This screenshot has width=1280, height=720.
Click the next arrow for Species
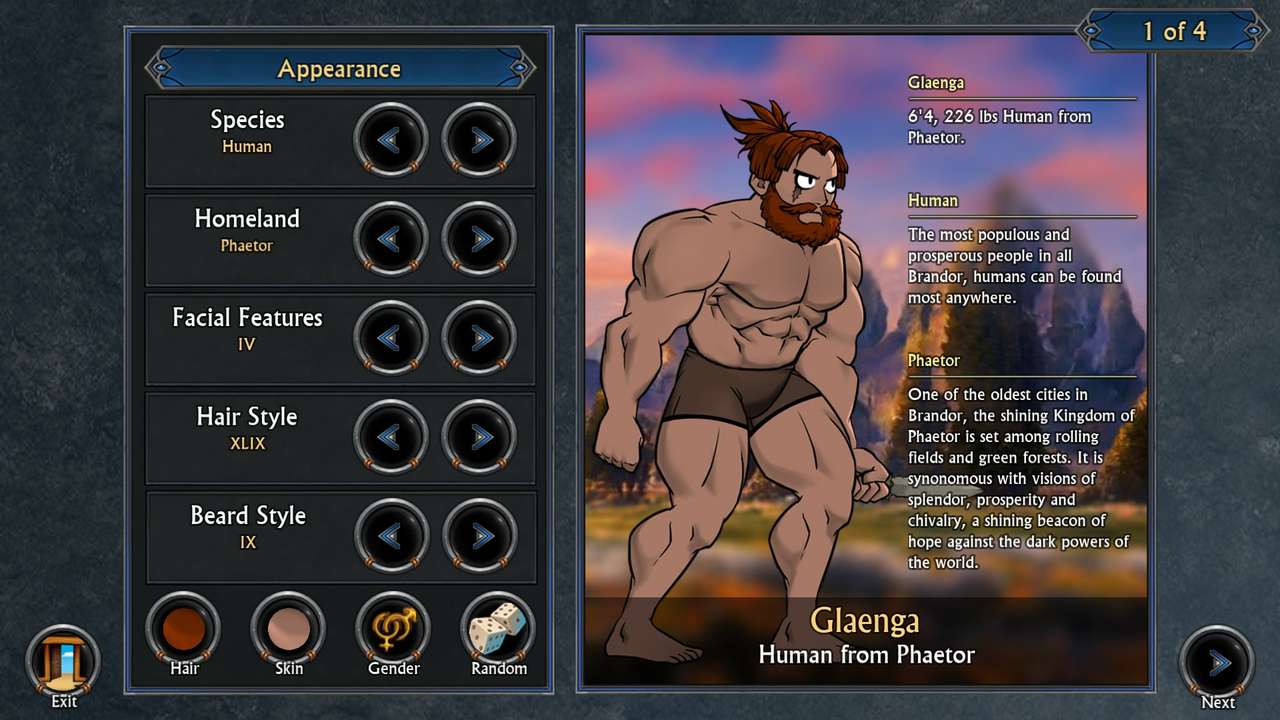[x=478, y=140]
